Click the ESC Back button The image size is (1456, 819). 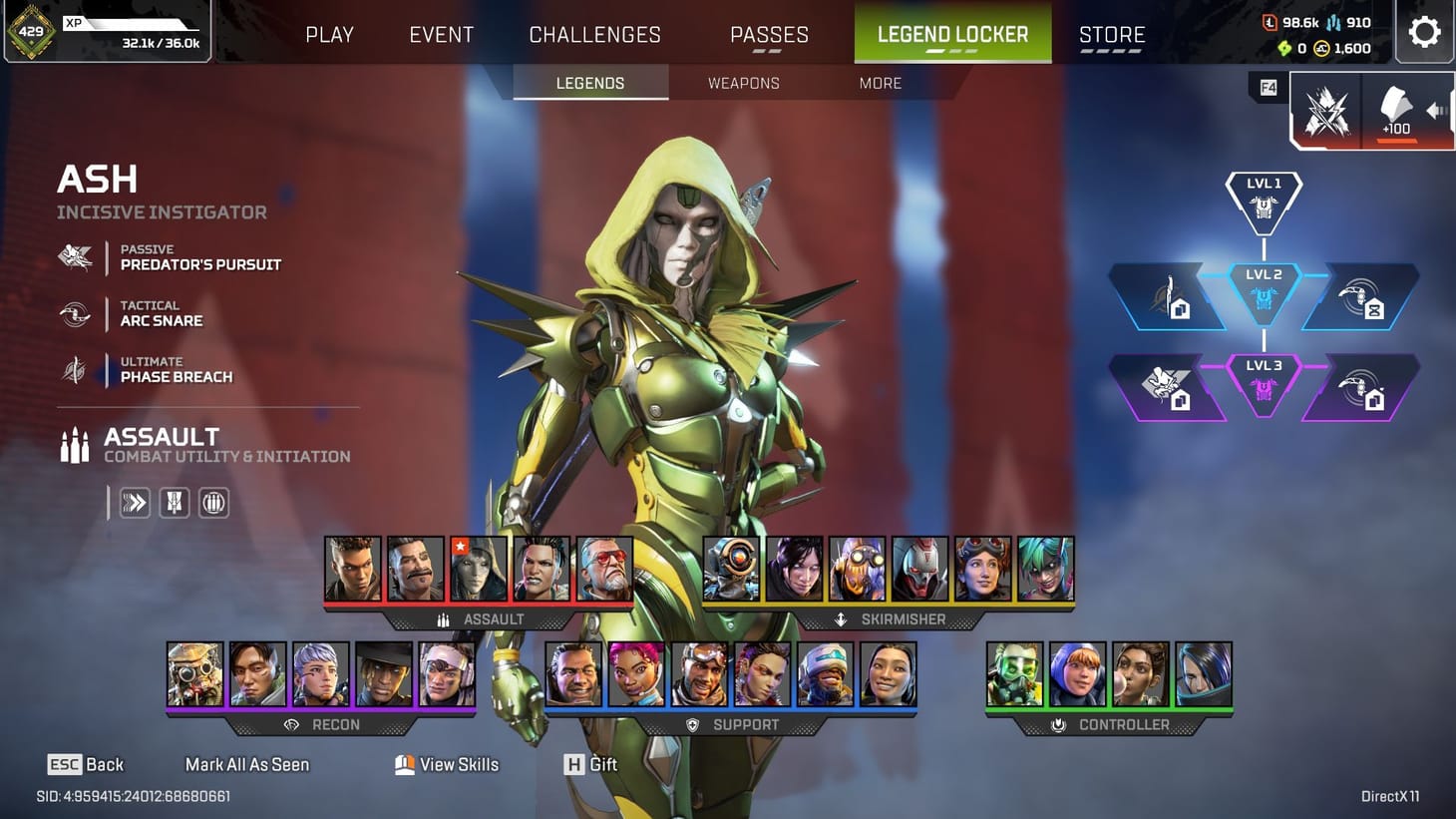coord(87,764)
